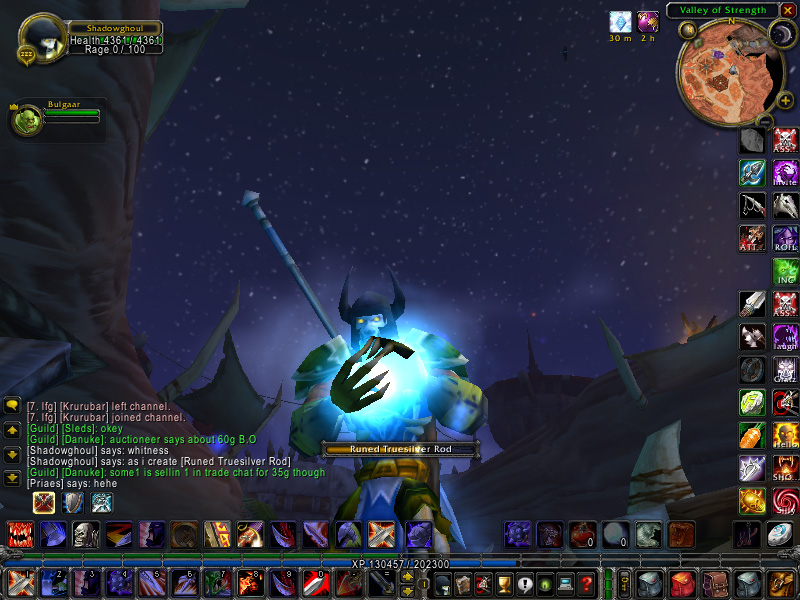Close the minimap with the X button
Screen dimensions: 800x600
coord(789,10)
